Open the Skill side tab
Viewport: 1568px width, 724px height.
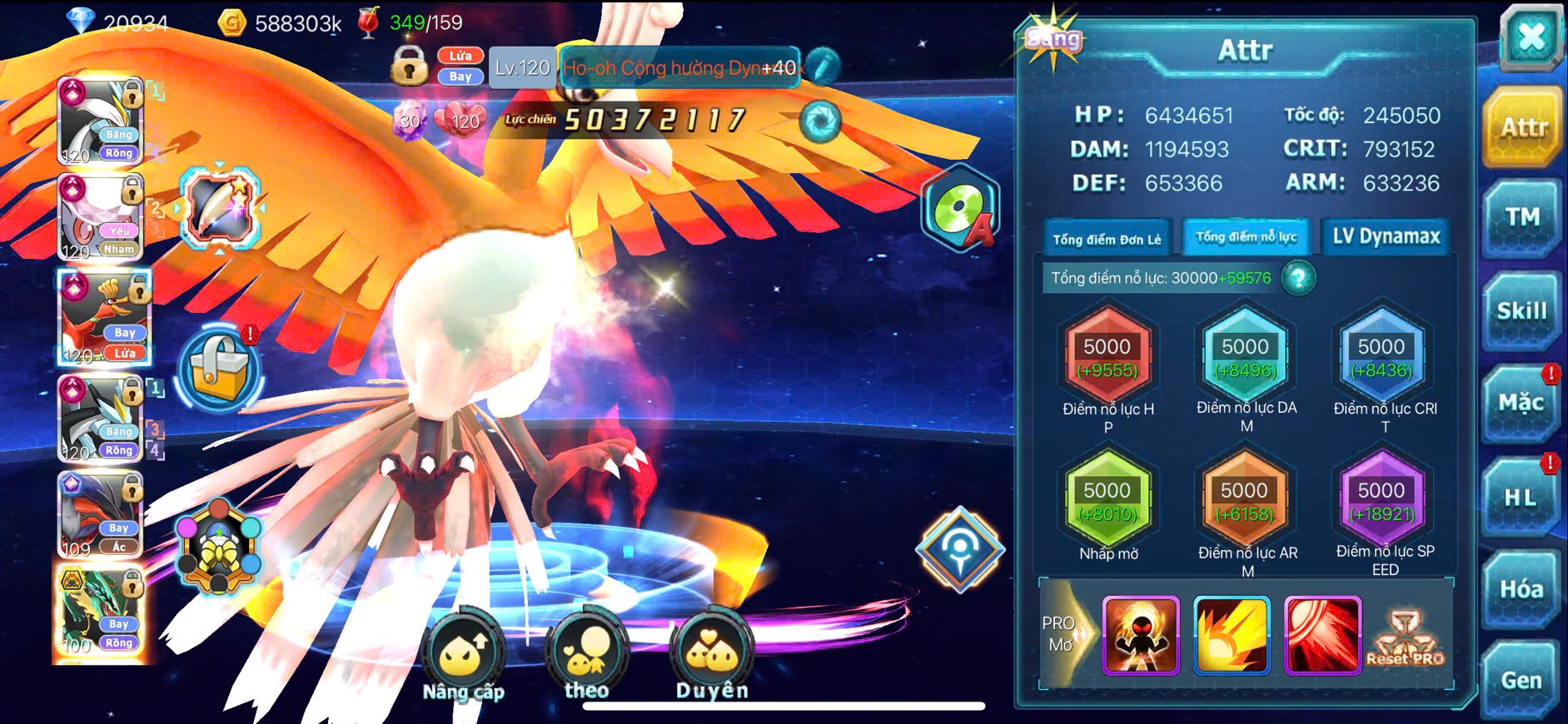(1521, 311)
